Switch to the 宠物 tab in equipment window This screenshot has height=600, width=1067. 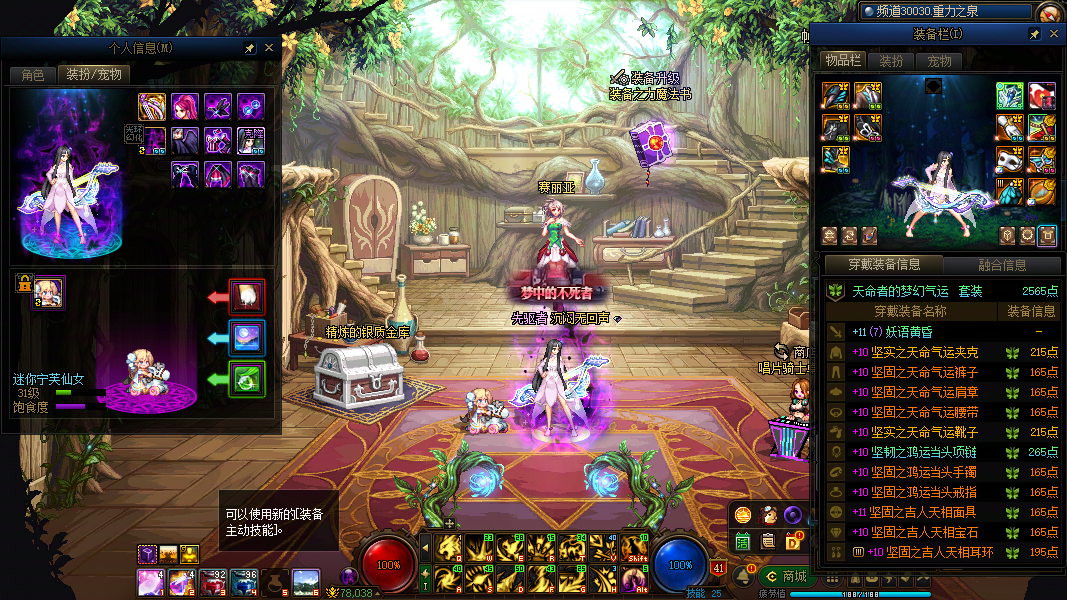pyautogui.click(x=940, y=62)
